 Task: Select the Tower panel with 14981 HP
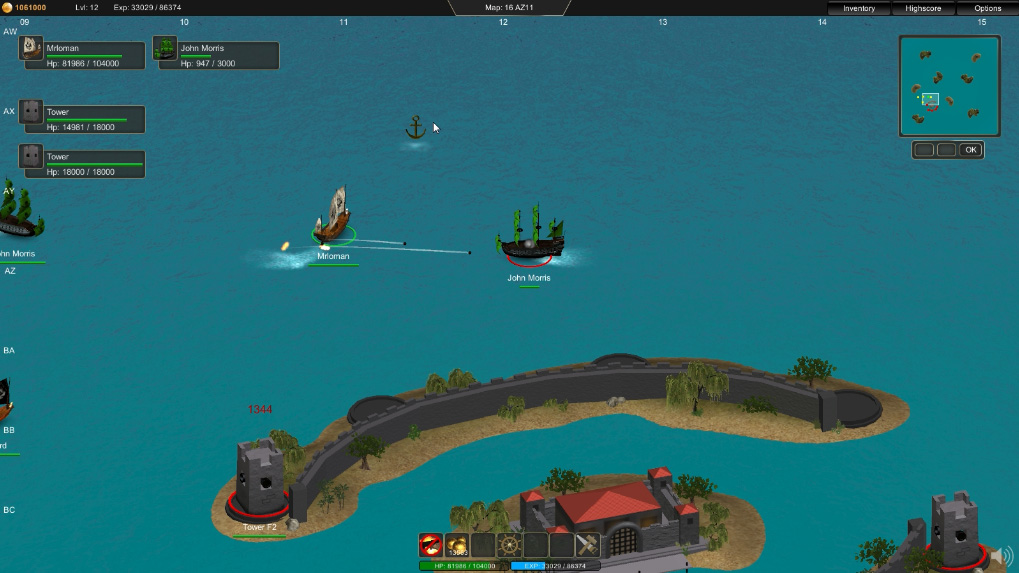coord(82,120)
